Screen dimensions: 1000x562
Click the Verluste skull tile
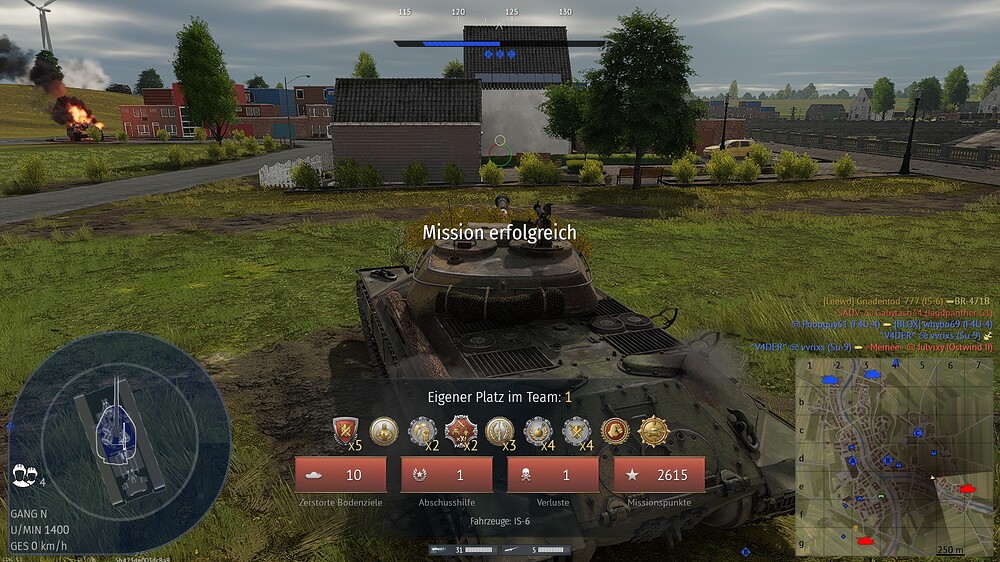point(552,475)
